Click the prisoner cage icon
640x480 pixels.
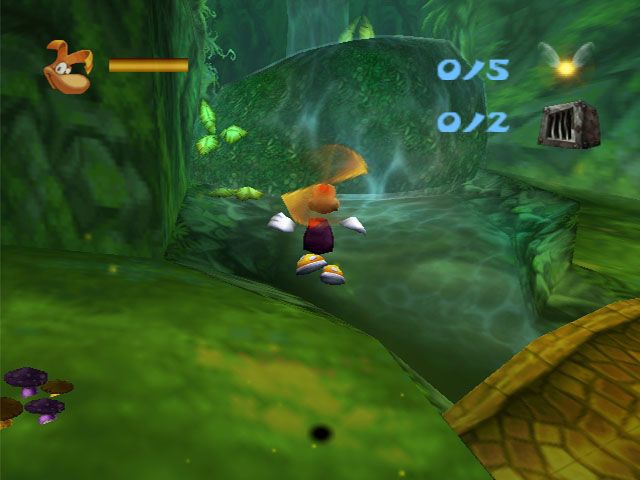(564, 124)
